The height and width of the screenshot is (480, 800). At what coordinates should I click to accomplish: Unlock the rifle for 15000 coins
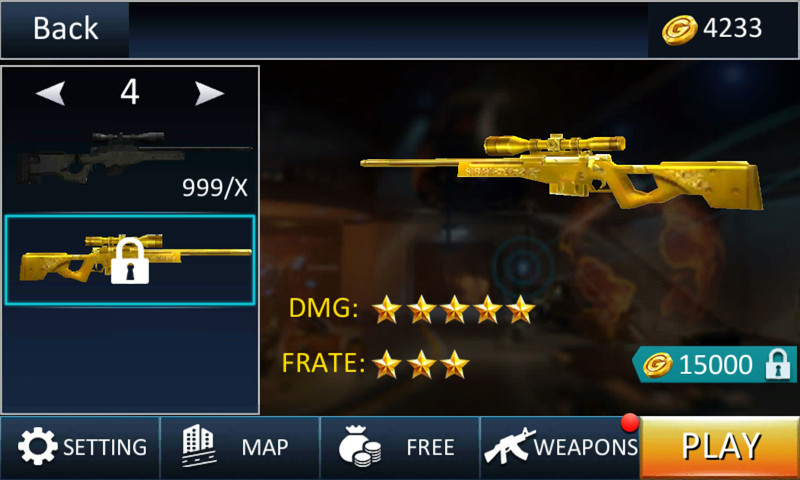[x=714, y=365]
